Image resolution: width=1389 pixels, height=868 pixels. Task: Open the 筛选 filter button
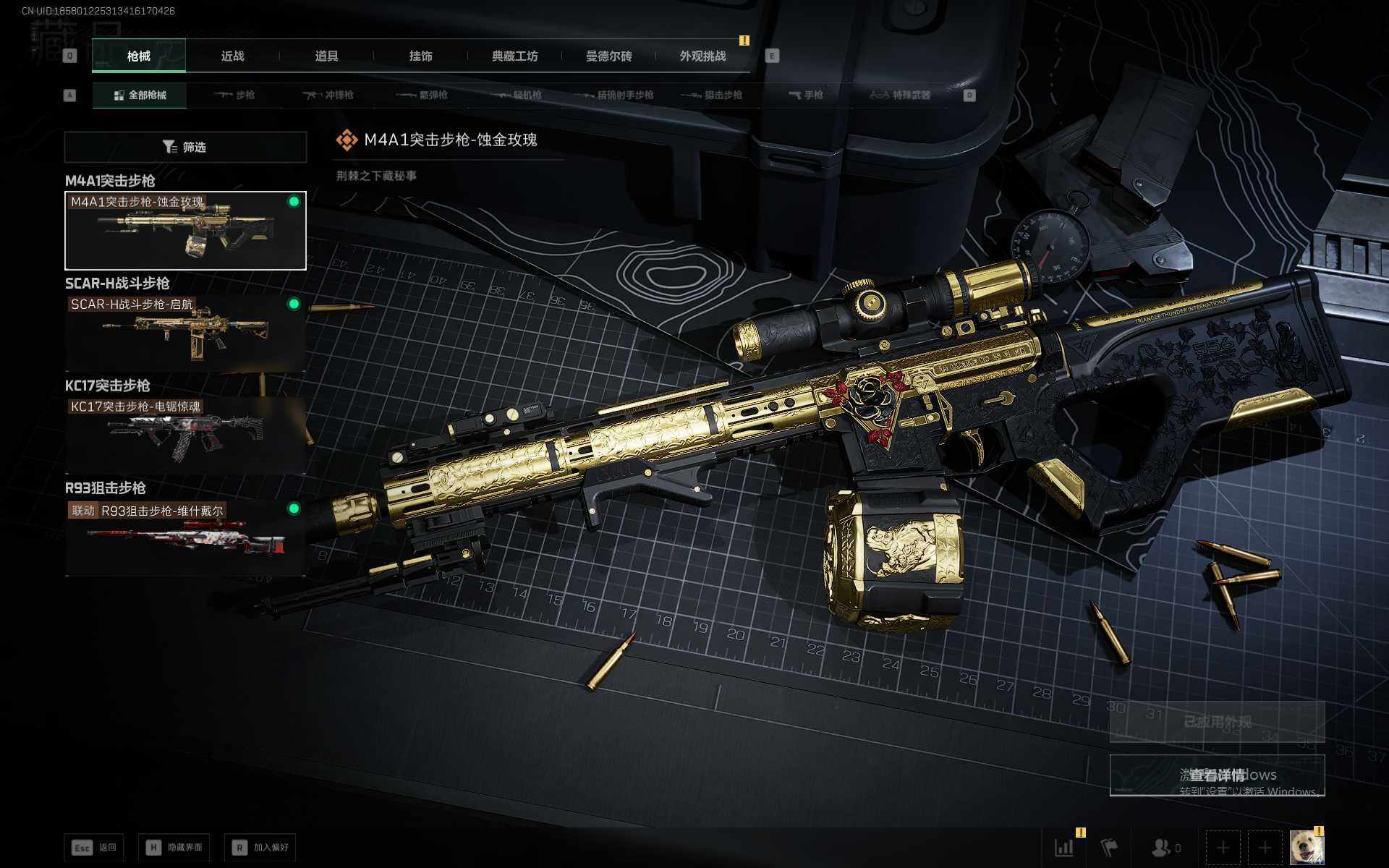pos(185,147)
